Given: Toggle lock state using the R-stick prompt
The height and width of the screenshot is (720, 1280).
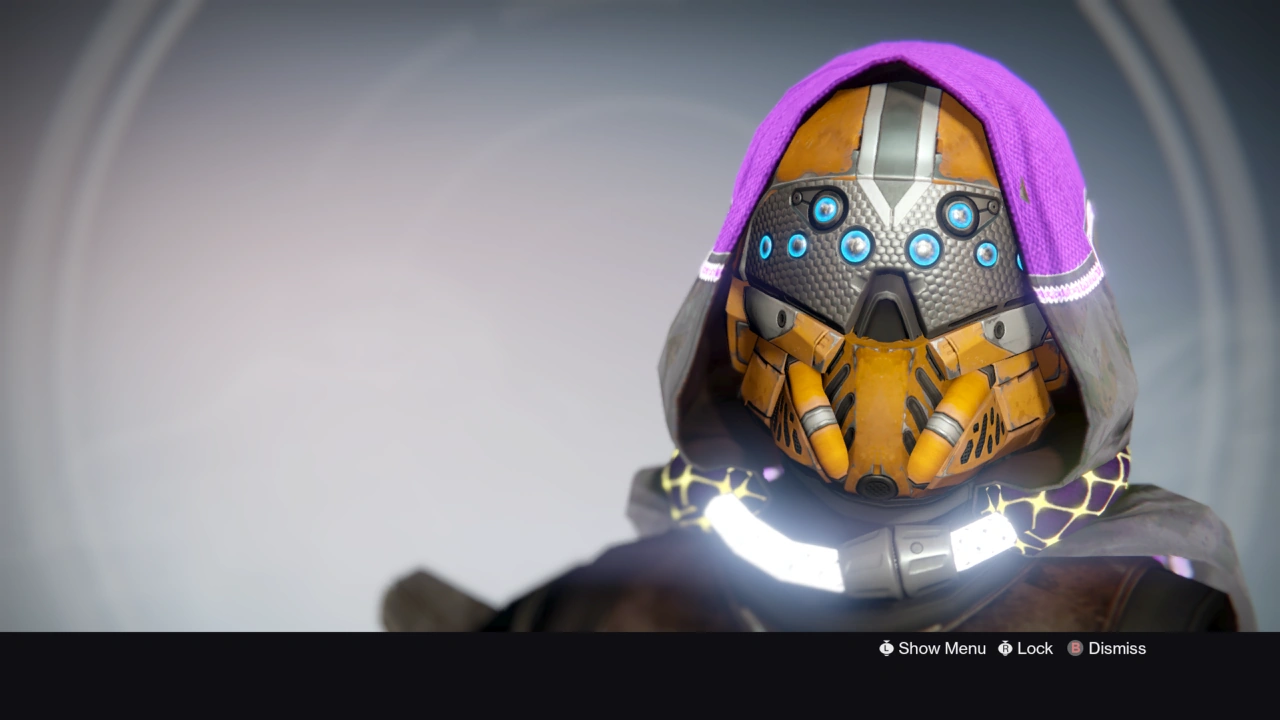Looking at the screenshot, I should coord(1005,648).
